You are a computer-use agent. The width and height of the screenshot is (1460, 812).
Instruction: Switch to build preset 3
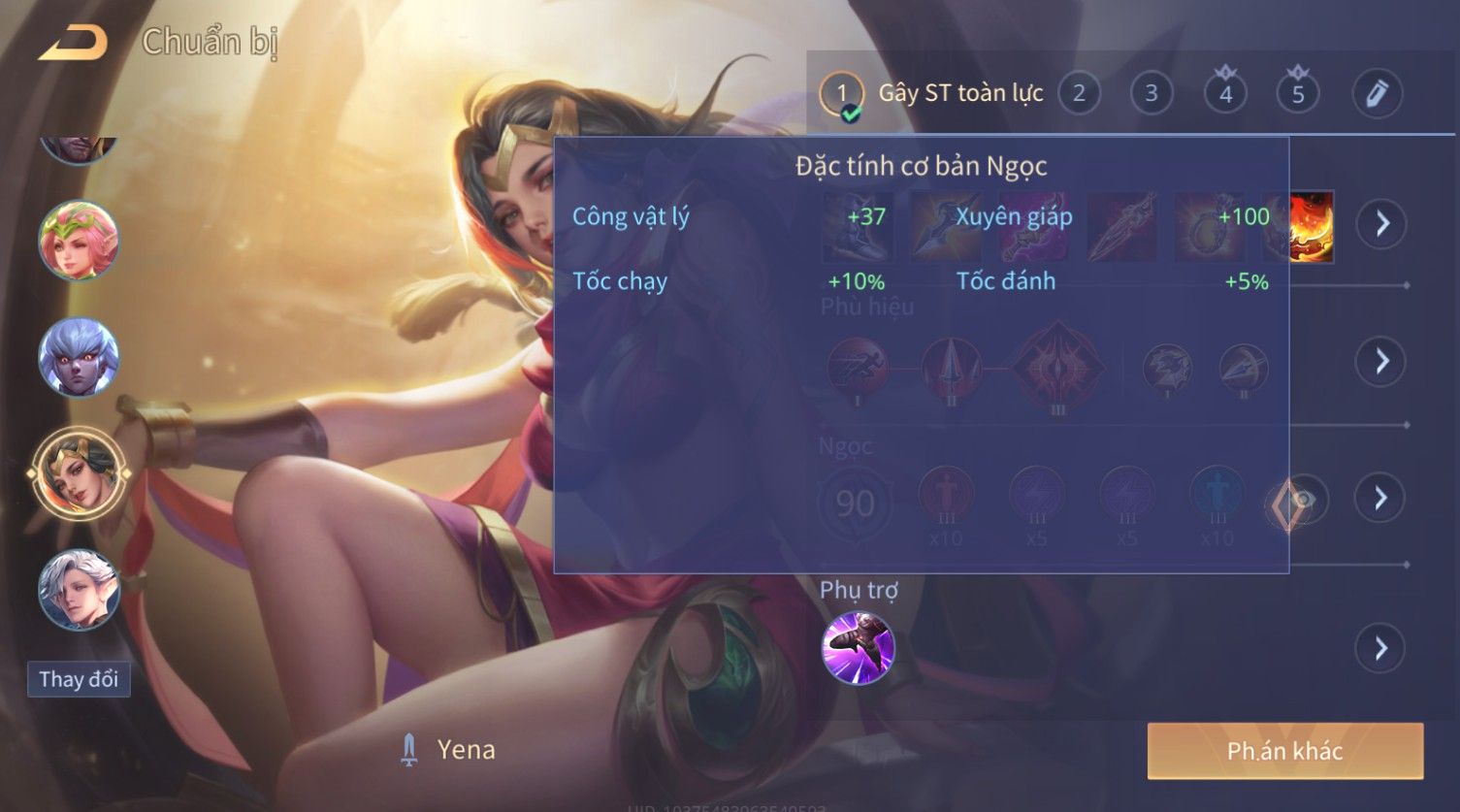(1152, 93)
